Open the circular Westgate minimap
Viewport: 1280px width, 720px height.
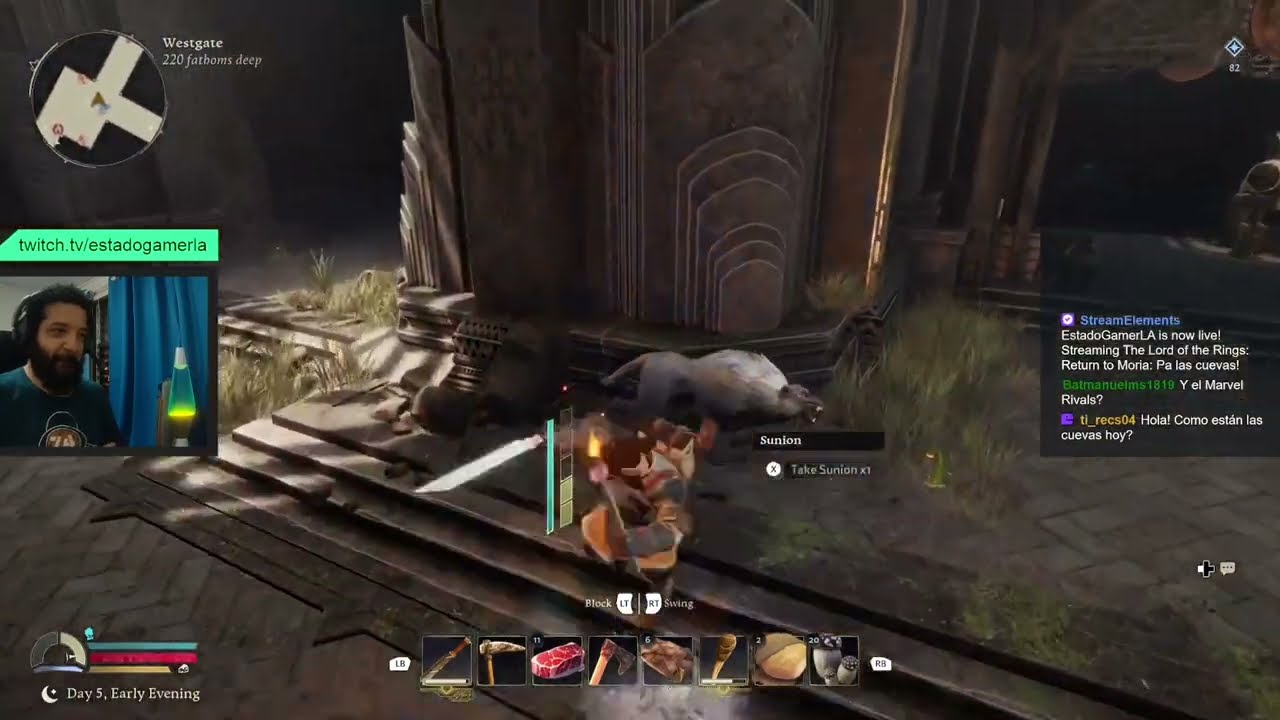(97, 99)
